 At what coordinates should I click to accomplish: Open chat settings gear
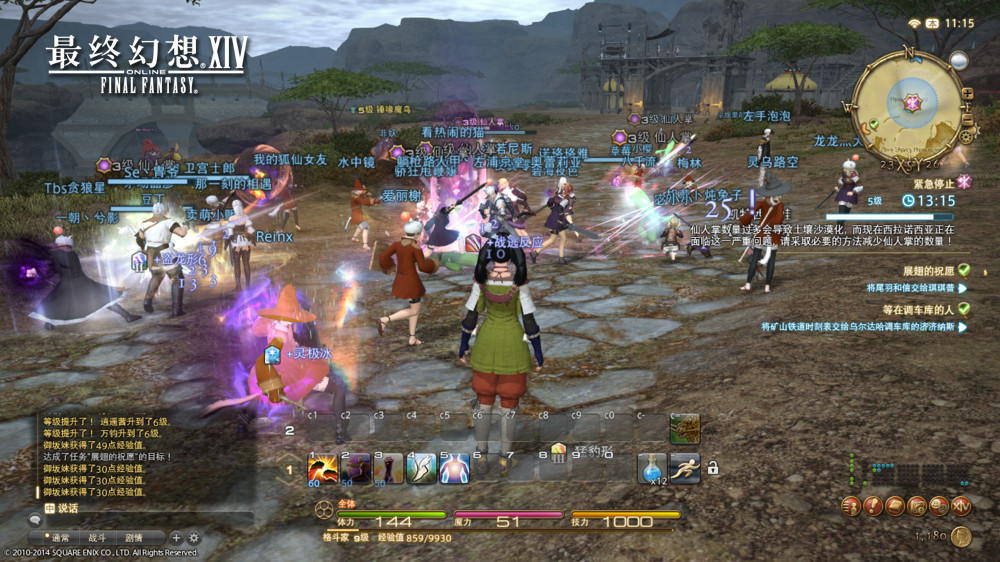click(194, 538)
